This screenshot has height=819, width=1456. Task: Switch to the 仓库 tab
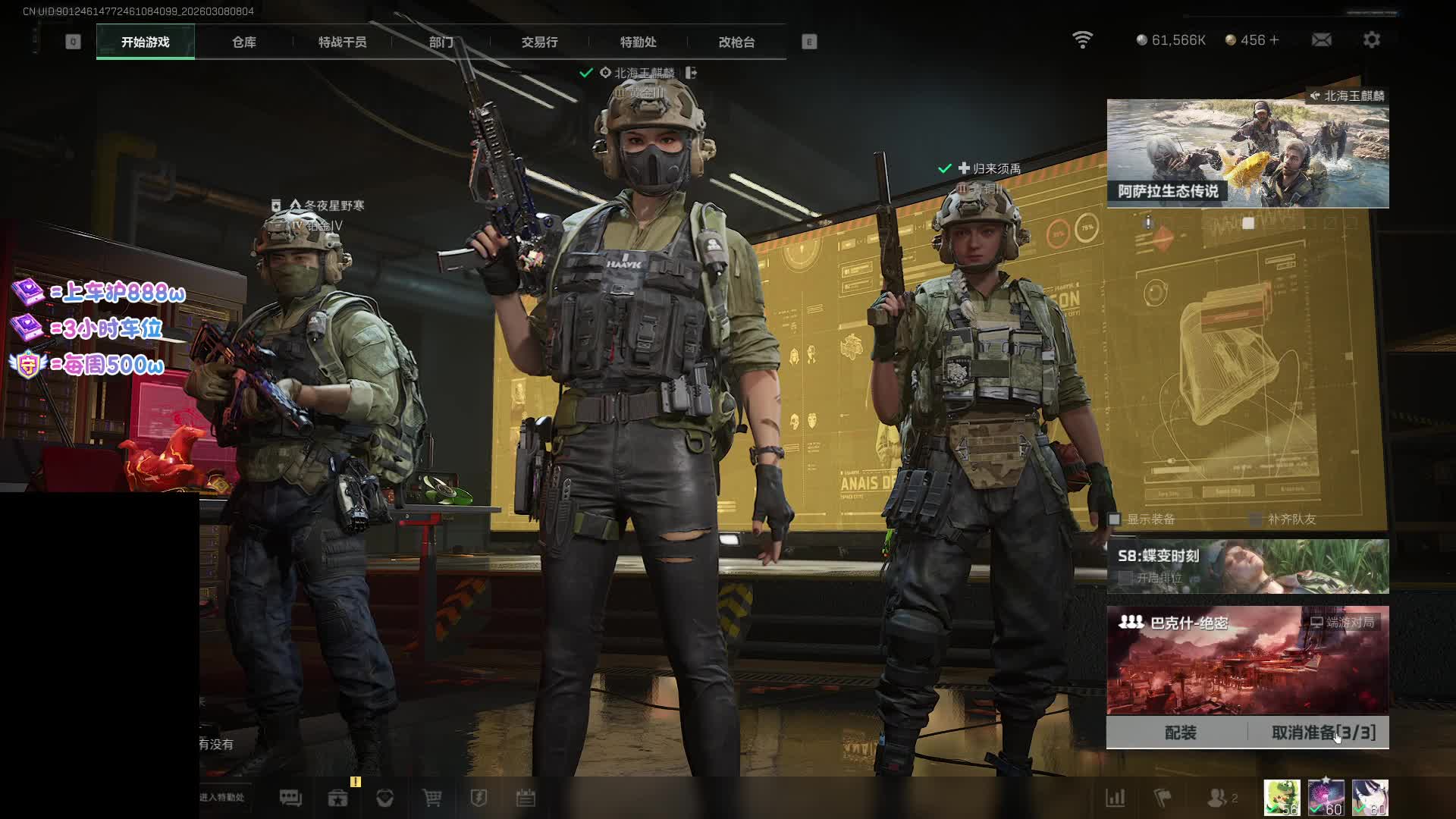(x=243, y=42)
